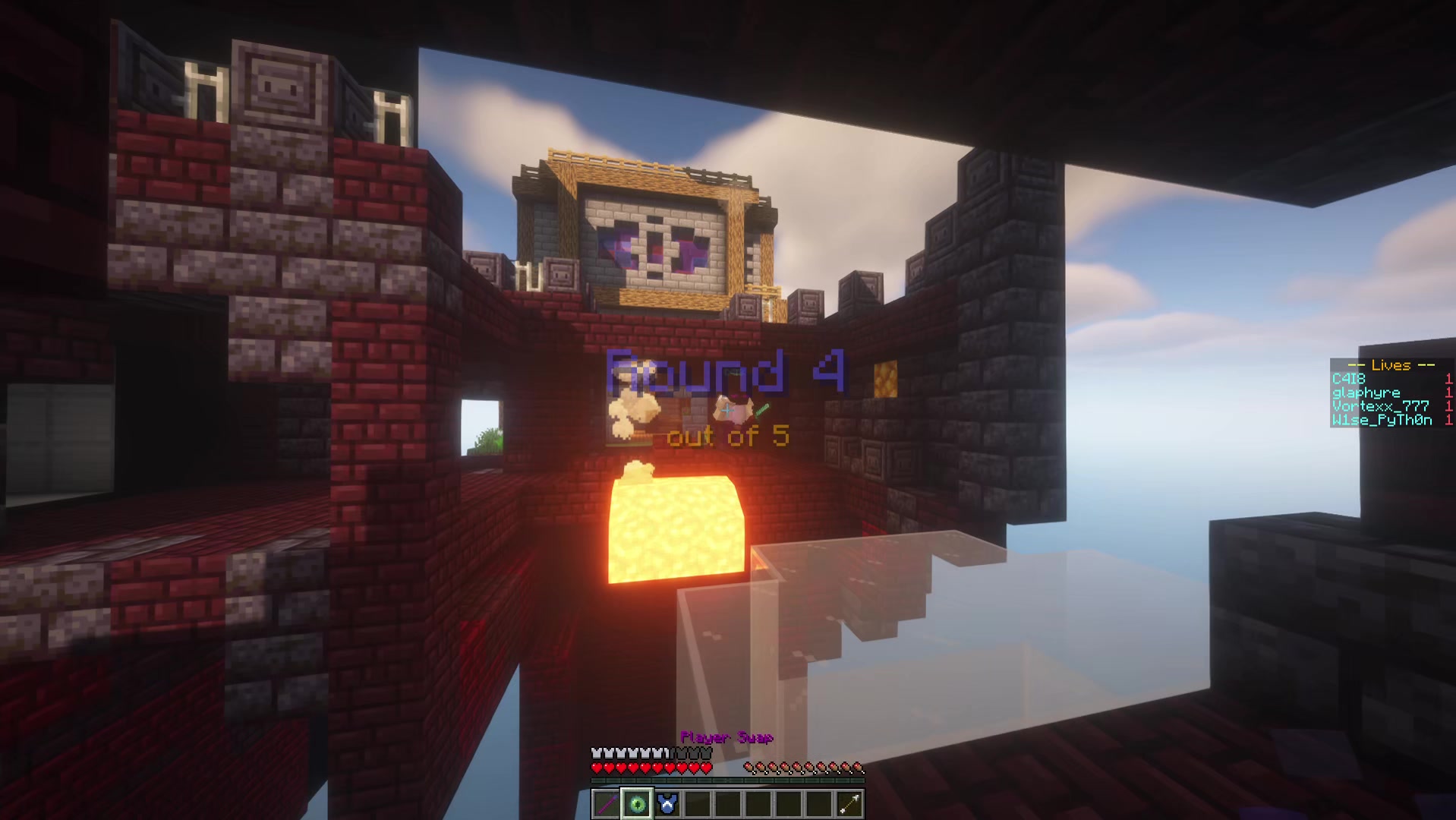Image resolution: width=1456 pixels, height=820 pixels.
Task: Click the half armor icon in the armor bar
Action: coord(667,752)
